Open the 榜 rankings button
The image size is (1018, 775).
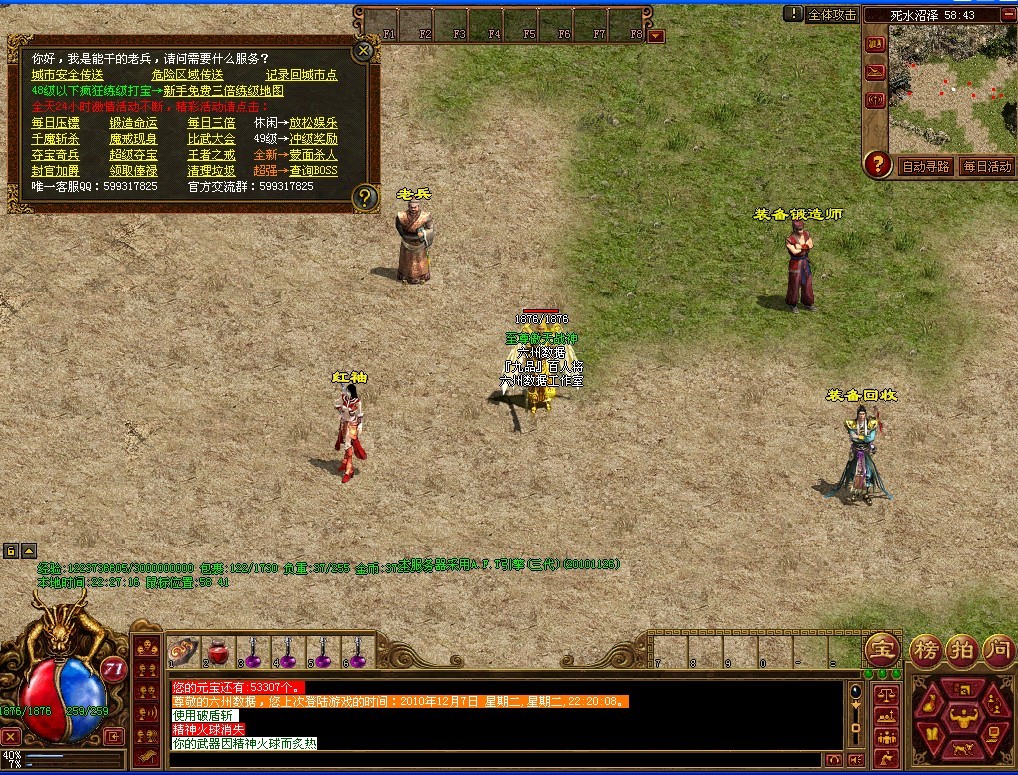(x=924, y=649)
